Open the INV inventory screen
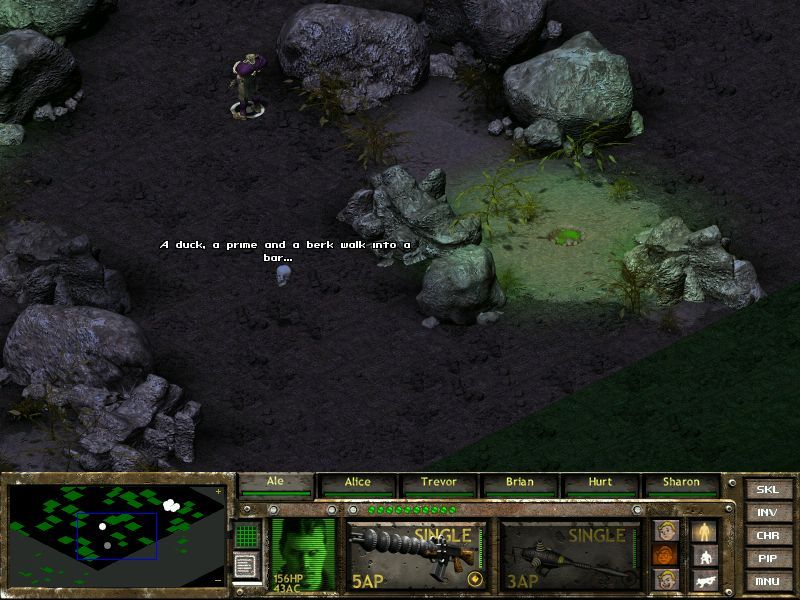800x600 pixels. pos(767,512)
